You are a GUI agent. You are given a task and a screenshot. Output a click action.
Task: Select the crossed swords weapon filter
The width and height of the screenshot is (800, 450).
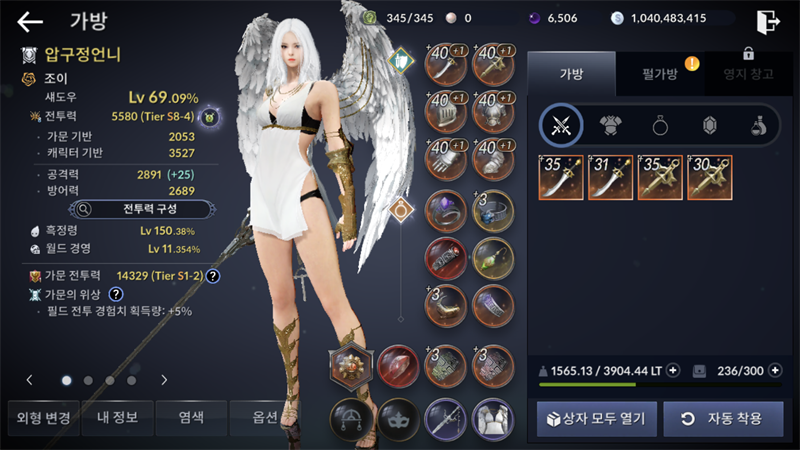561,125
